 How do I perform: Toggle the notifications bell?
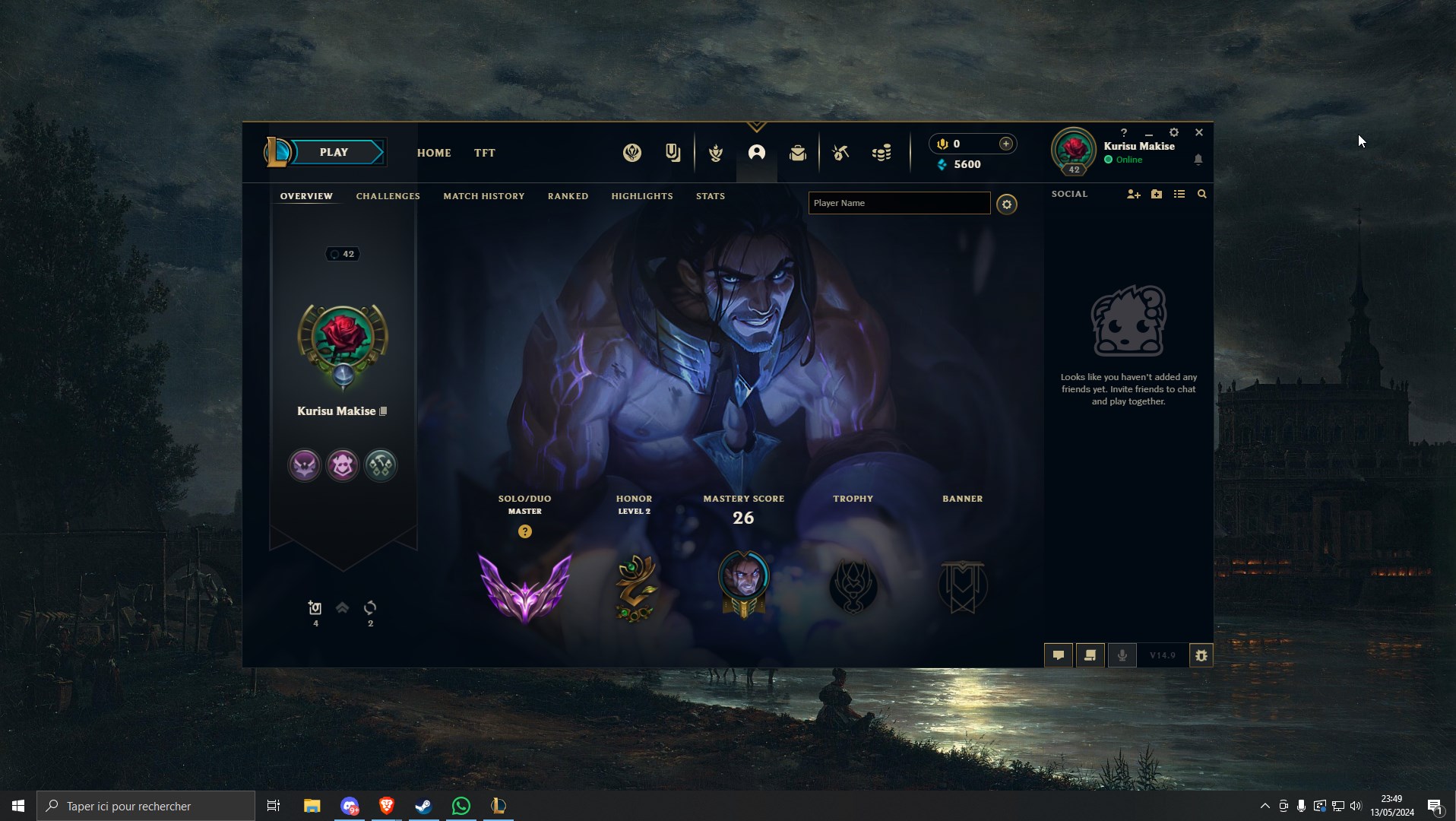point(1199,160)
